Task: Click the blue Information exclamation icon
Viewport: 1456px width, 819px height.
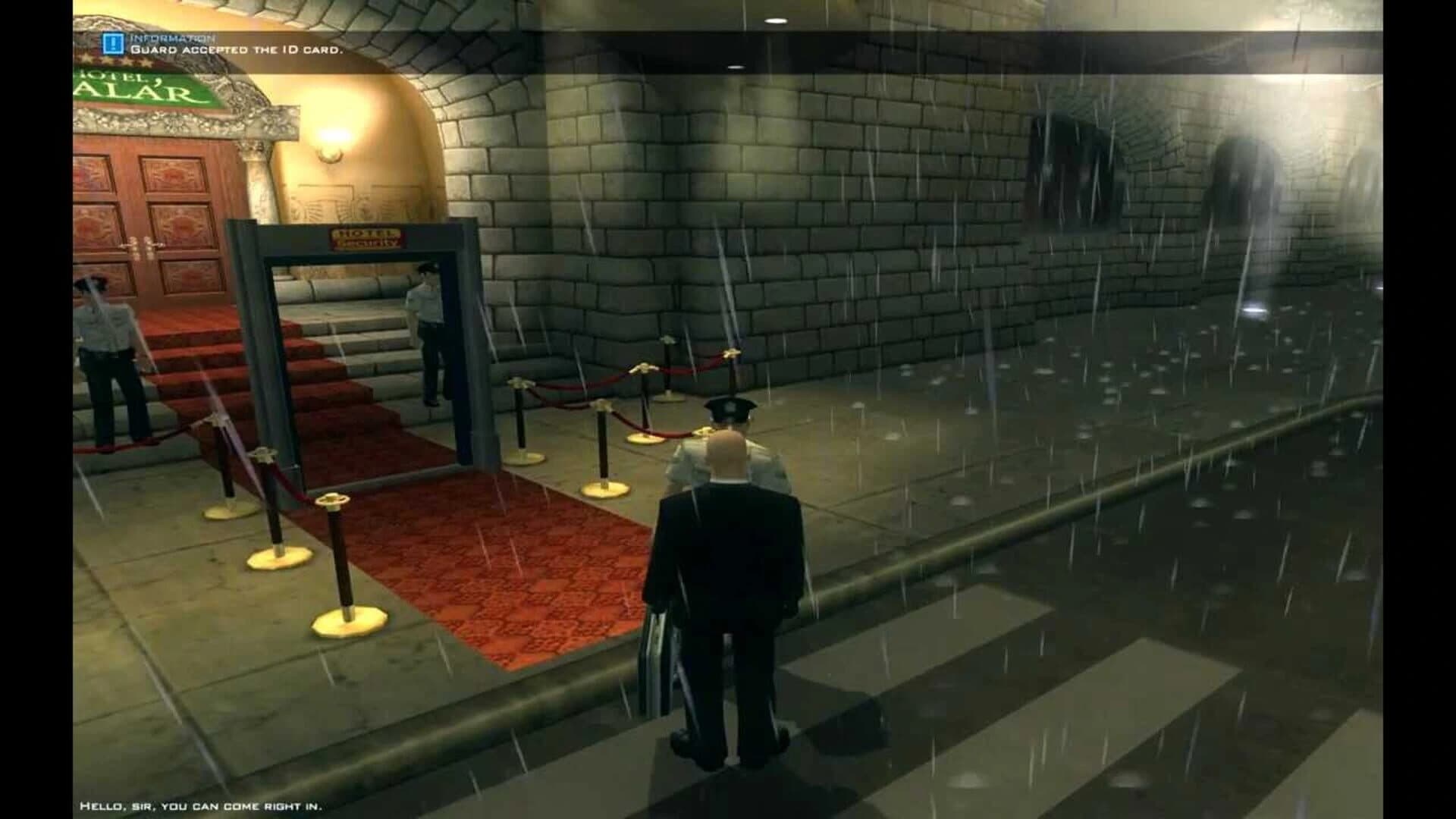Action: 112,43
